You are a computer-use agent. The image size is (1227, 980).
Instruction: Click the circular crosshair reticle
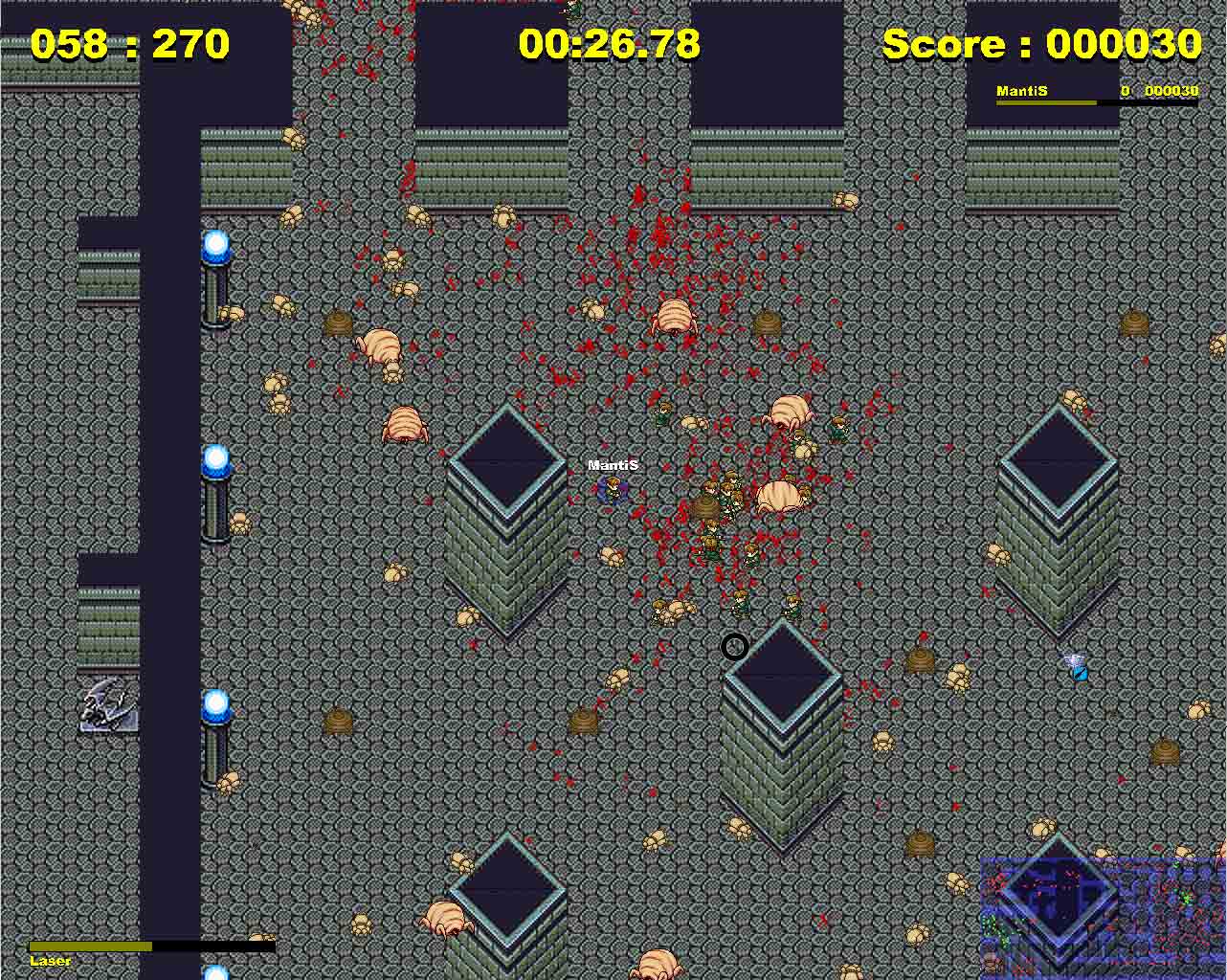click(x=734, y=647)
